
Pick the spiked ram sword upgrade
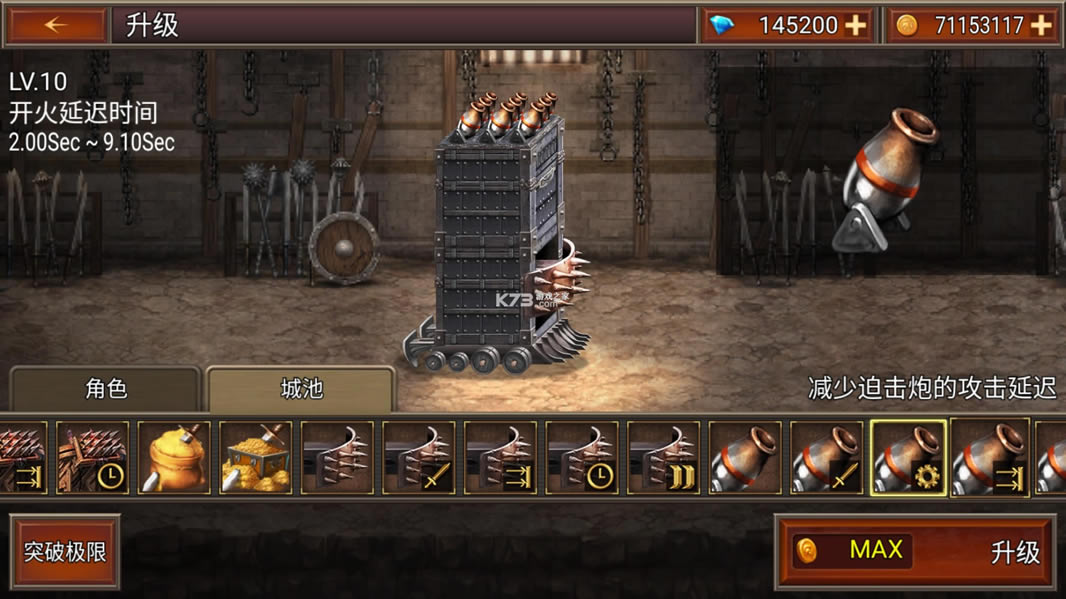tap(419, 458)
